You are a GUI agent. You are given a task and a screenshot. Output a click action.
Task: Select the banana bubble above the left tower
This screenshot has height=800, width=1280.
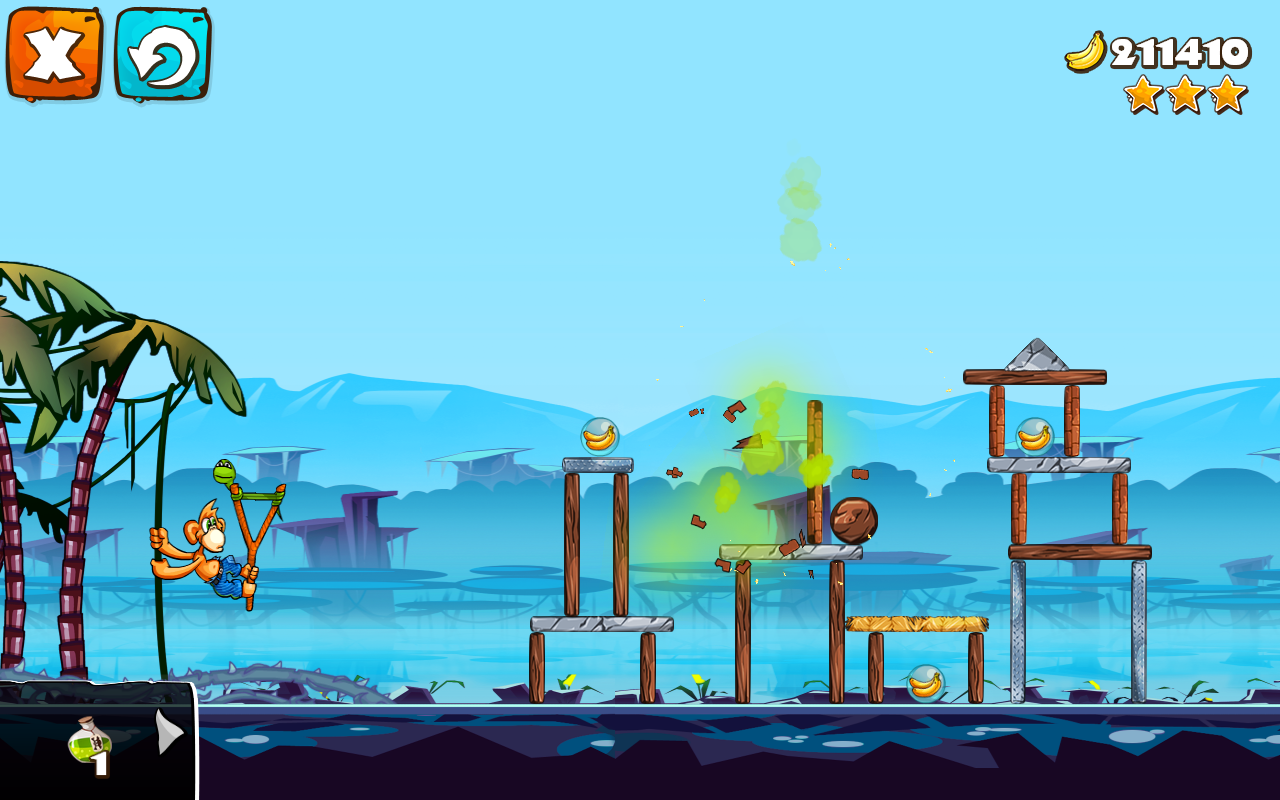(x=600, y=436)
